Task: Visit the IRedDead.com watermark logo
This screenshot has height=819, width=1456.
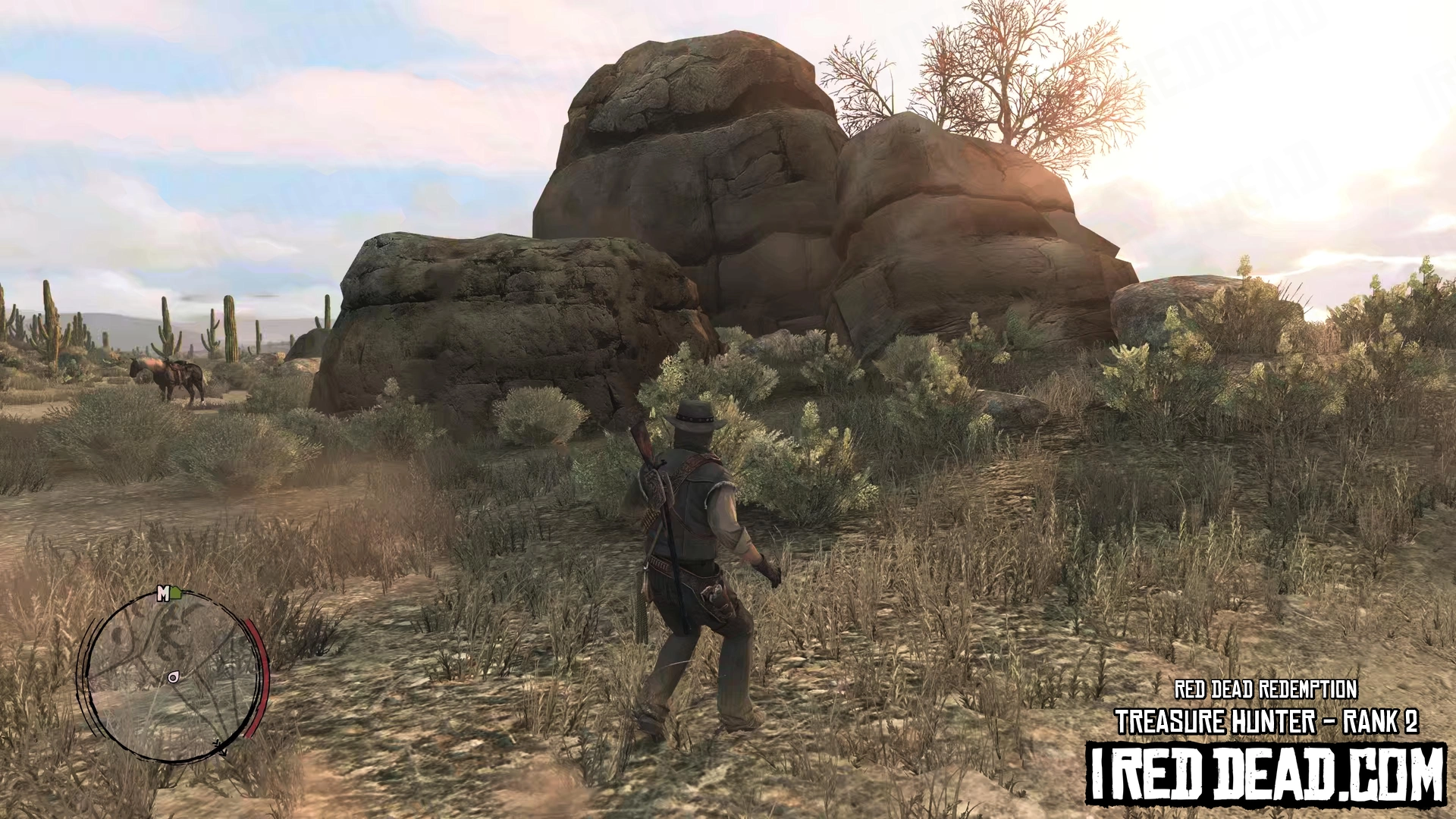Action: (1266, 774)
